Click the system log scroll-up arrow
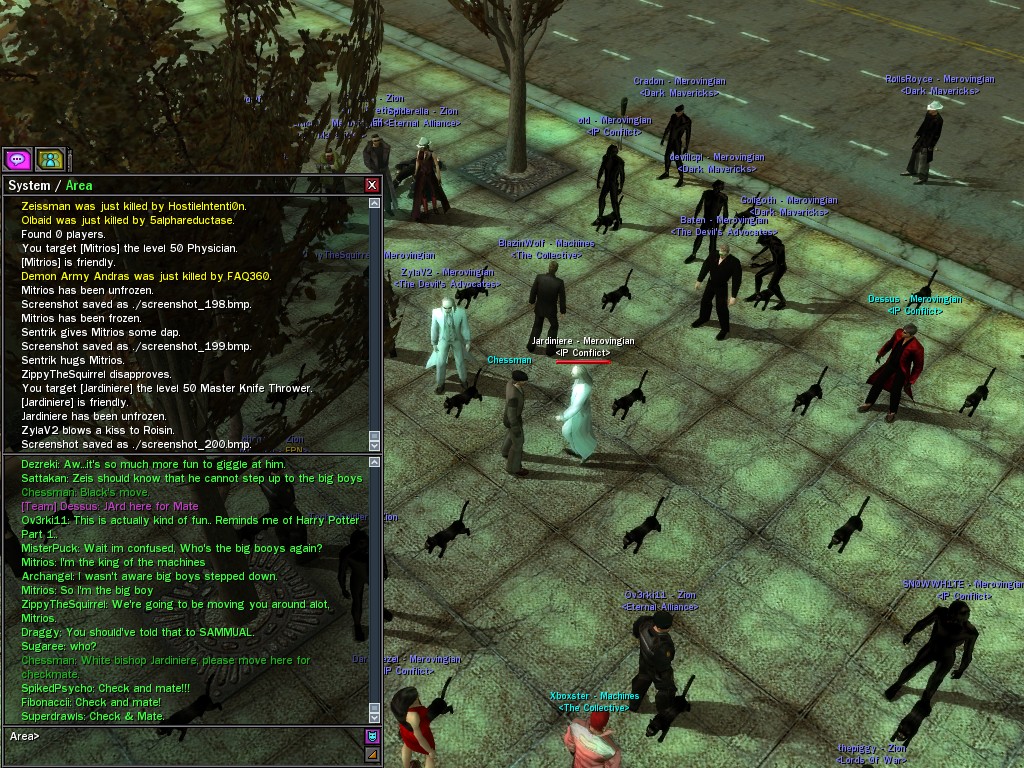Viewport: 1024px width, 768px height. (375, 204)
